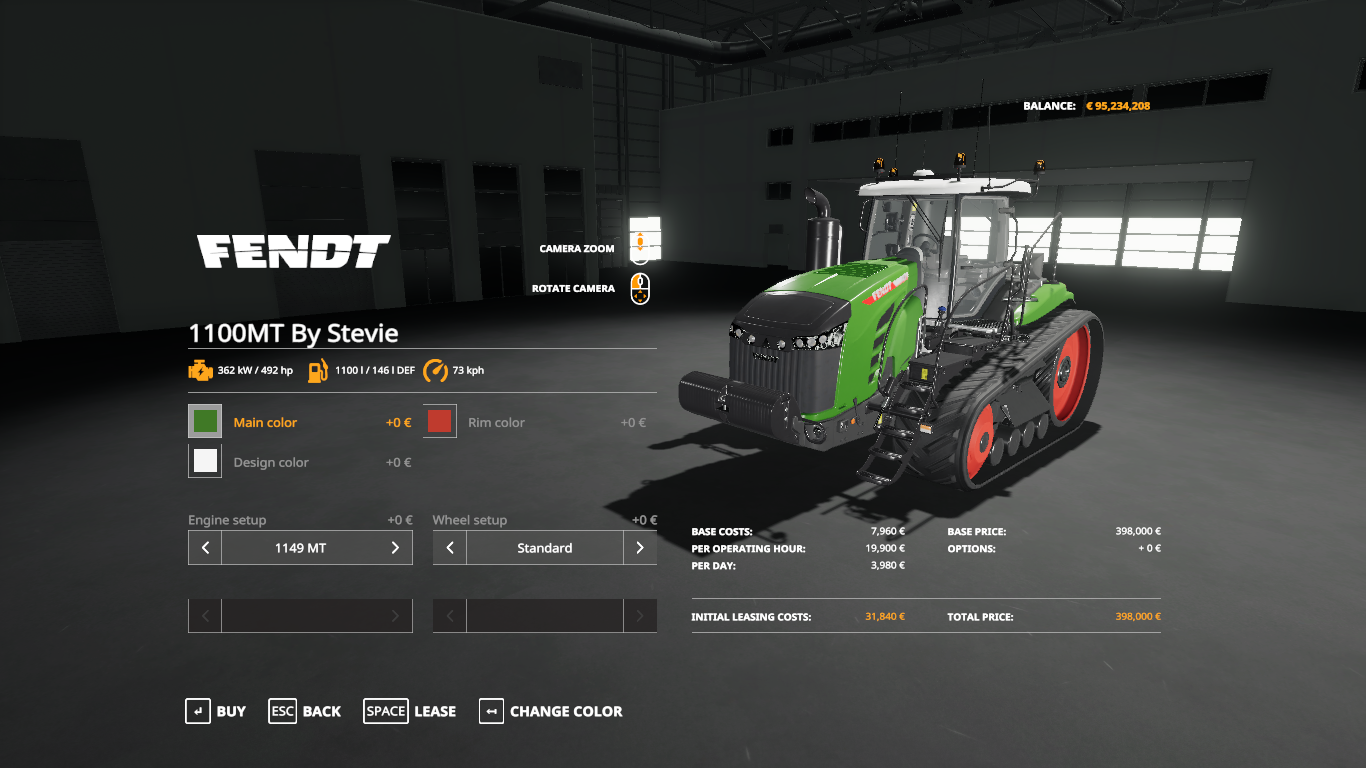Open the Change Color option

click(551, 711)
